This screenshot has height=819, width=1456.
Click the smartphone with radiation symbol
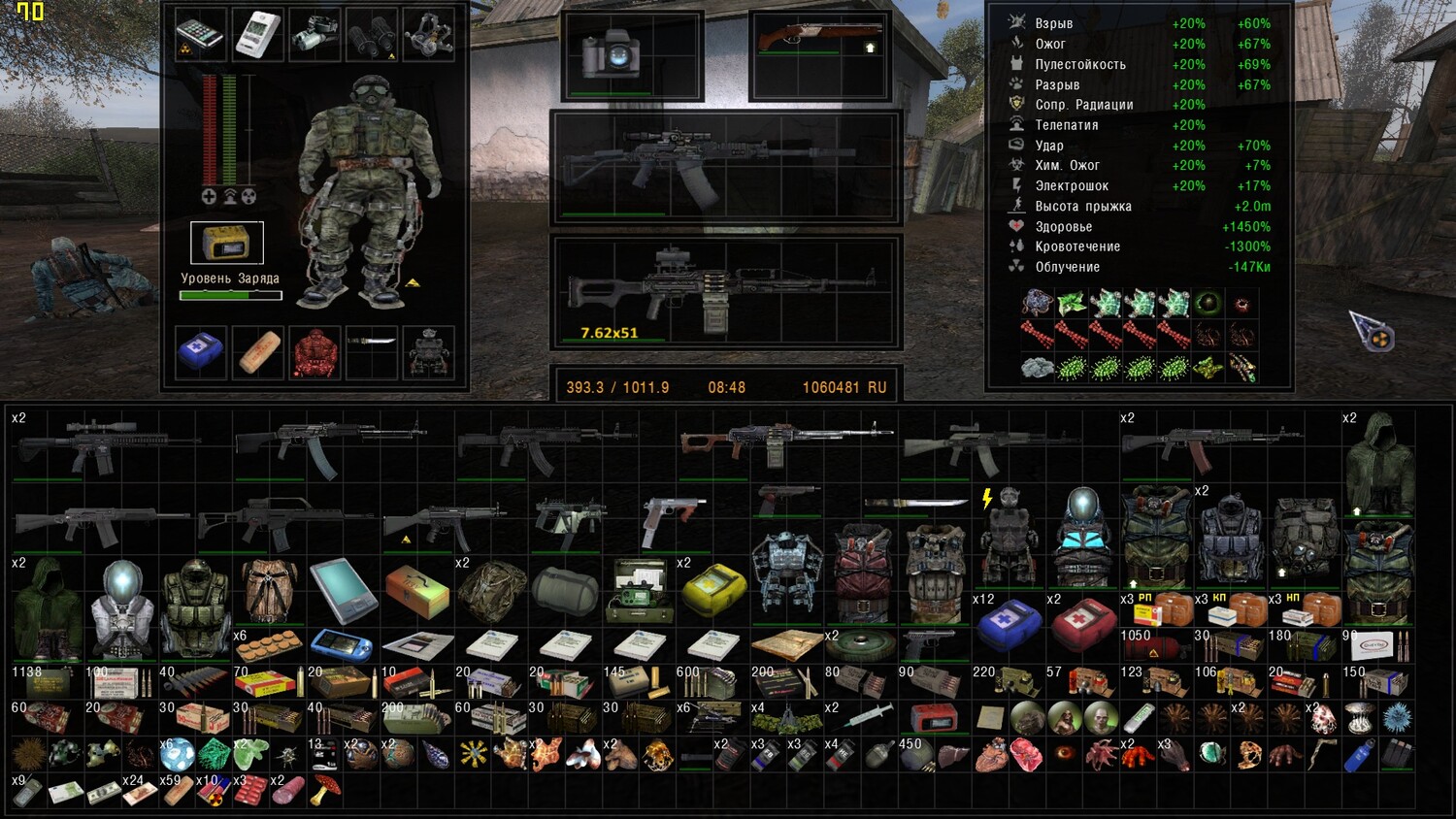(x=201, y=36)
